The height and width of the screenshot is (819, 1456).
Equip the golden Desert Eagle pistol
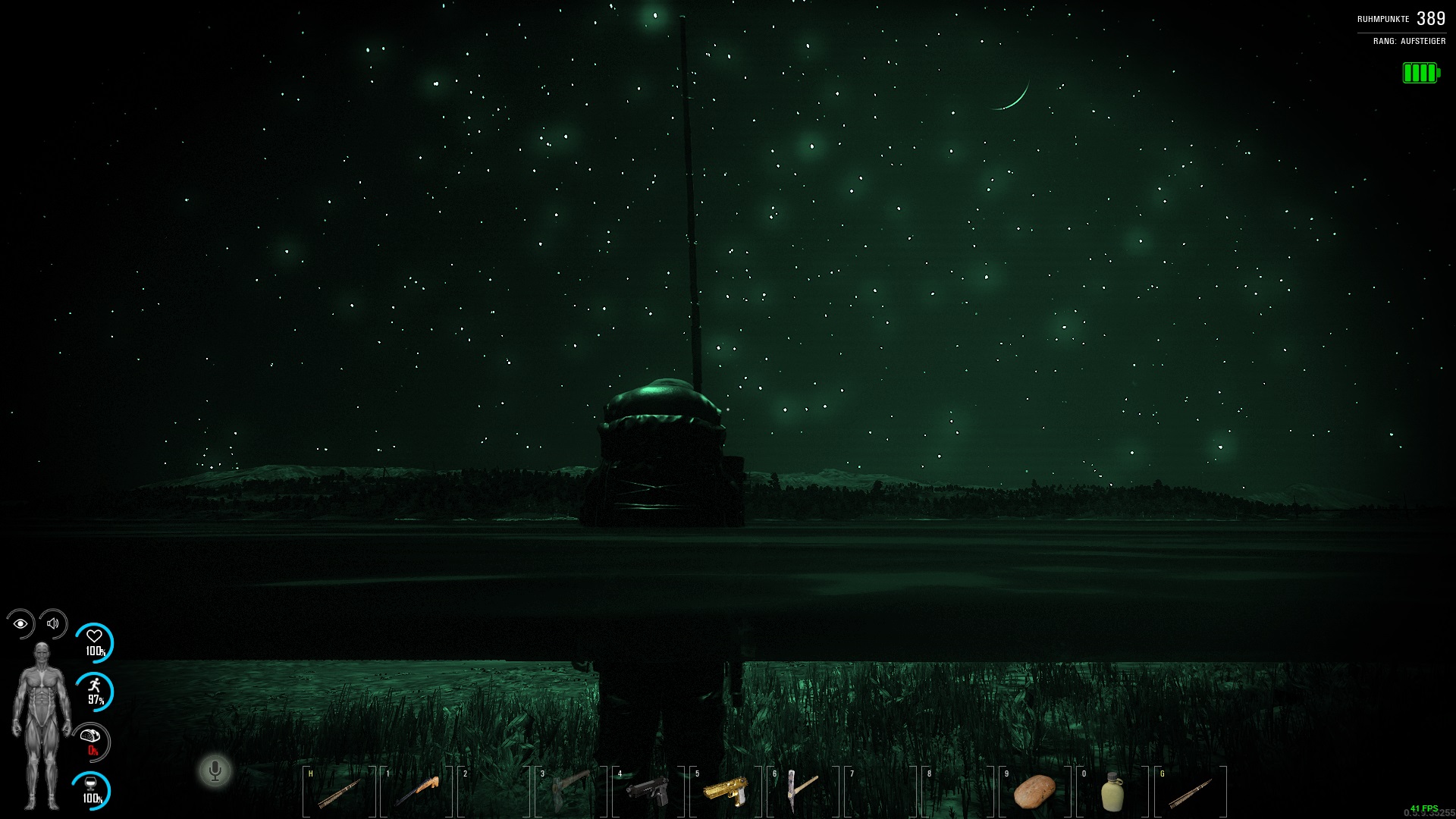[x=726, y=792]
